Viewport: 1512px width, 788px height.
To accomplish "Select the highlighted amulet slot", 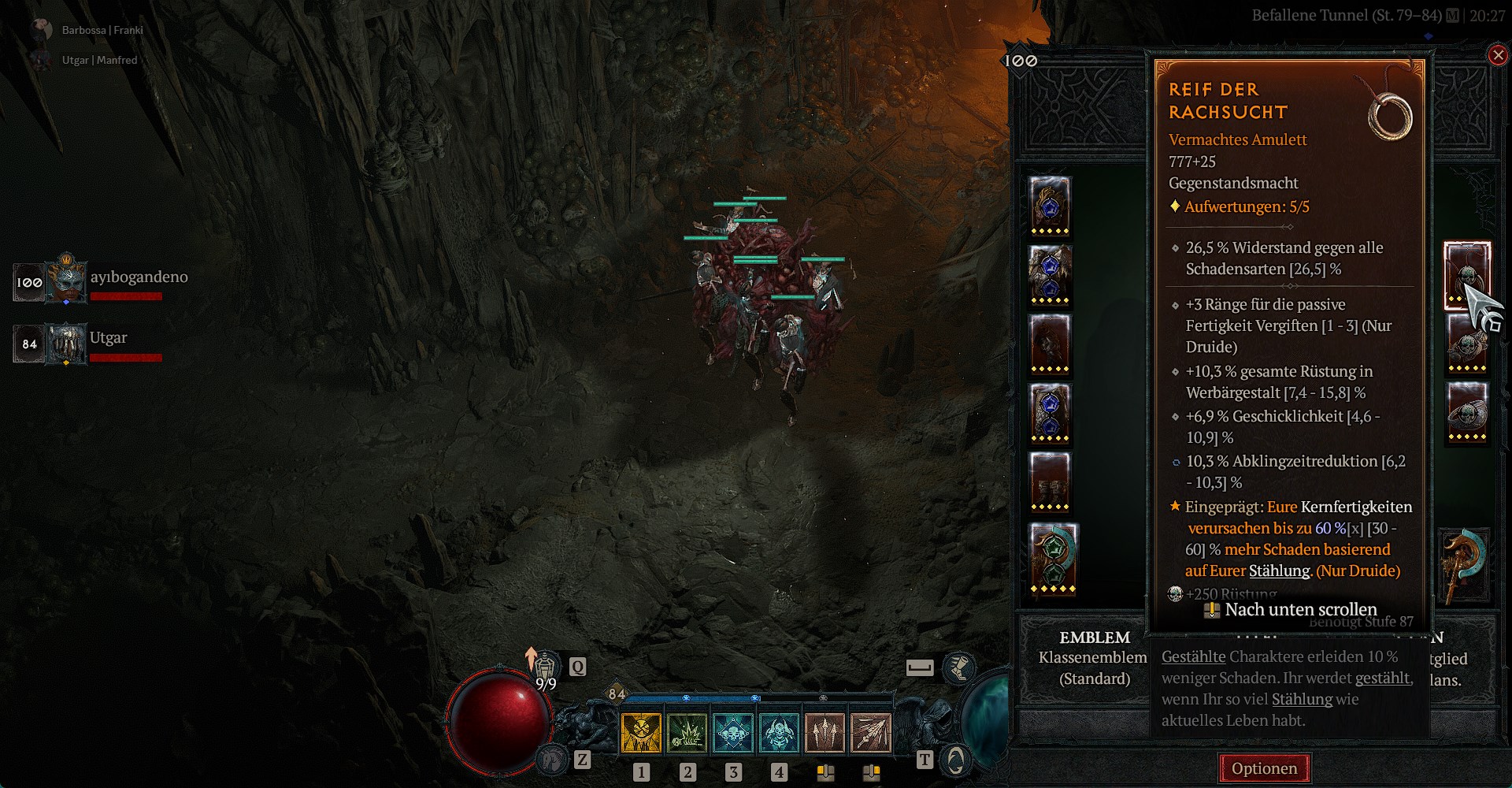I will pos(1466,275).
